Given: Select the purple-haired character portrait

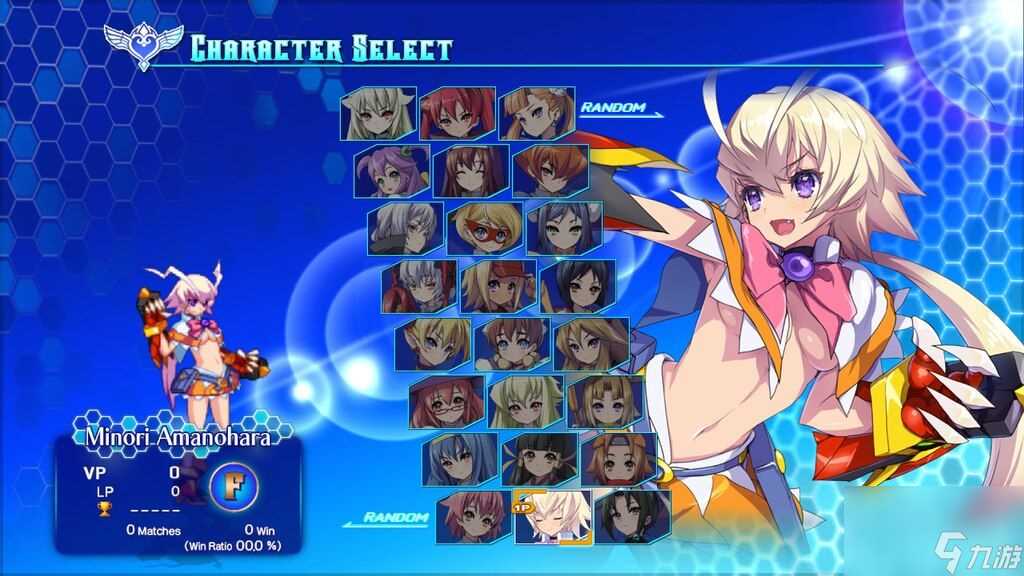Looking at the screenshot, I should click(x=392, y=171).
